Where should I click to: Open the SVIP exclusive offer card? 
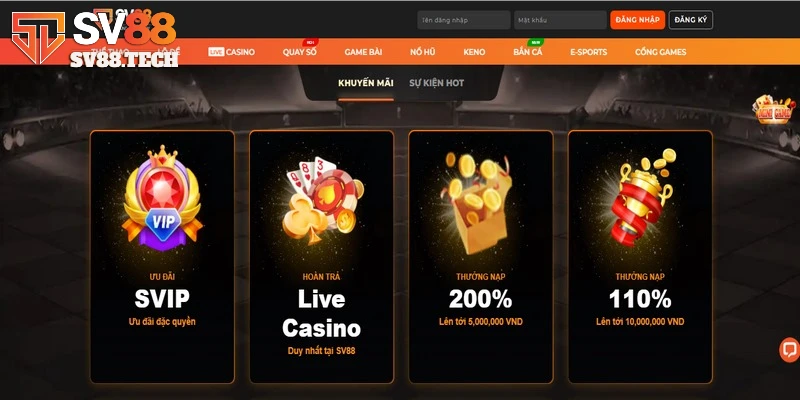(162, 257)
